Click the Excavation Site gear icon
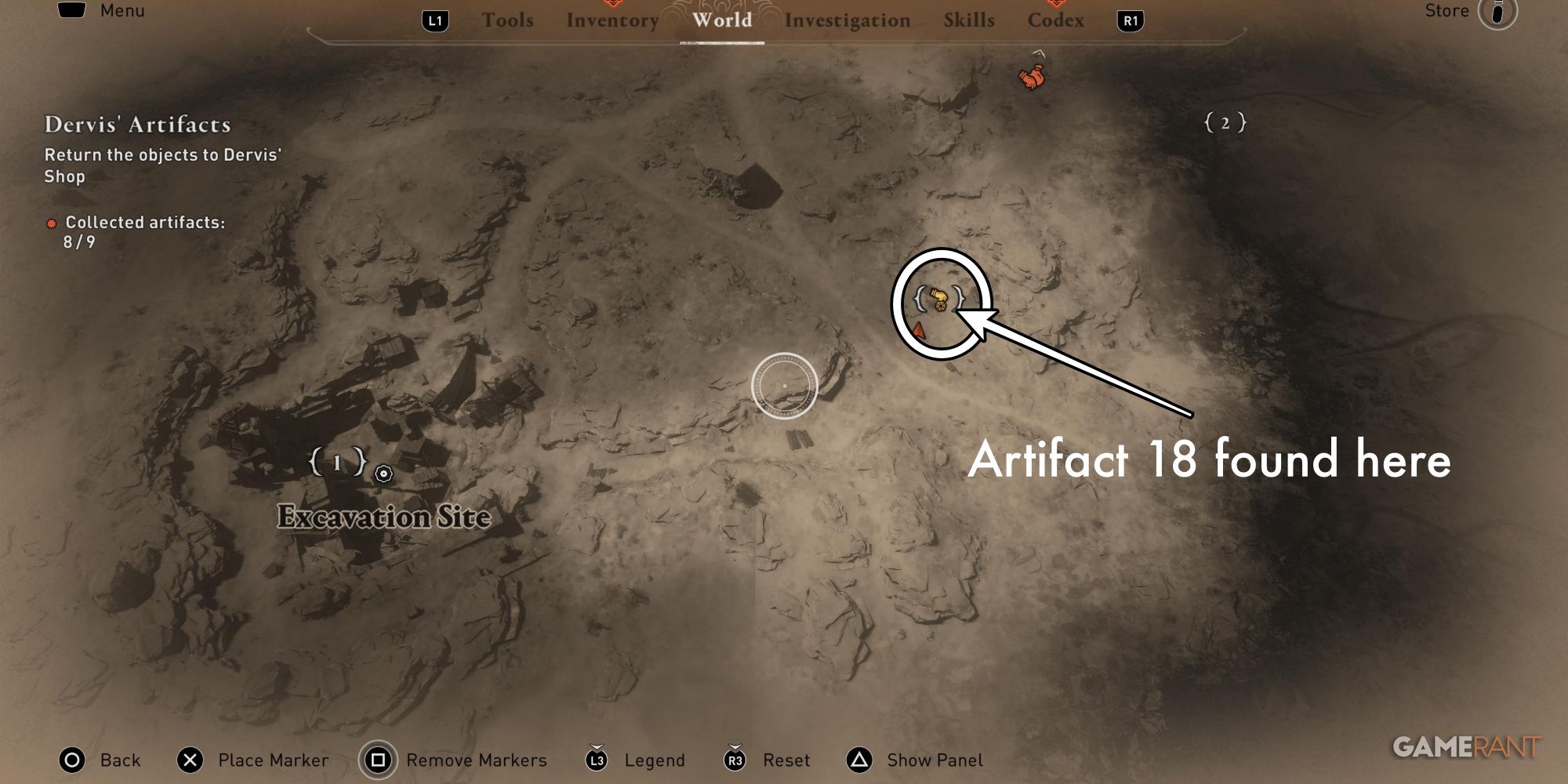Screen dimensions: 1568x784 [382, 474]
